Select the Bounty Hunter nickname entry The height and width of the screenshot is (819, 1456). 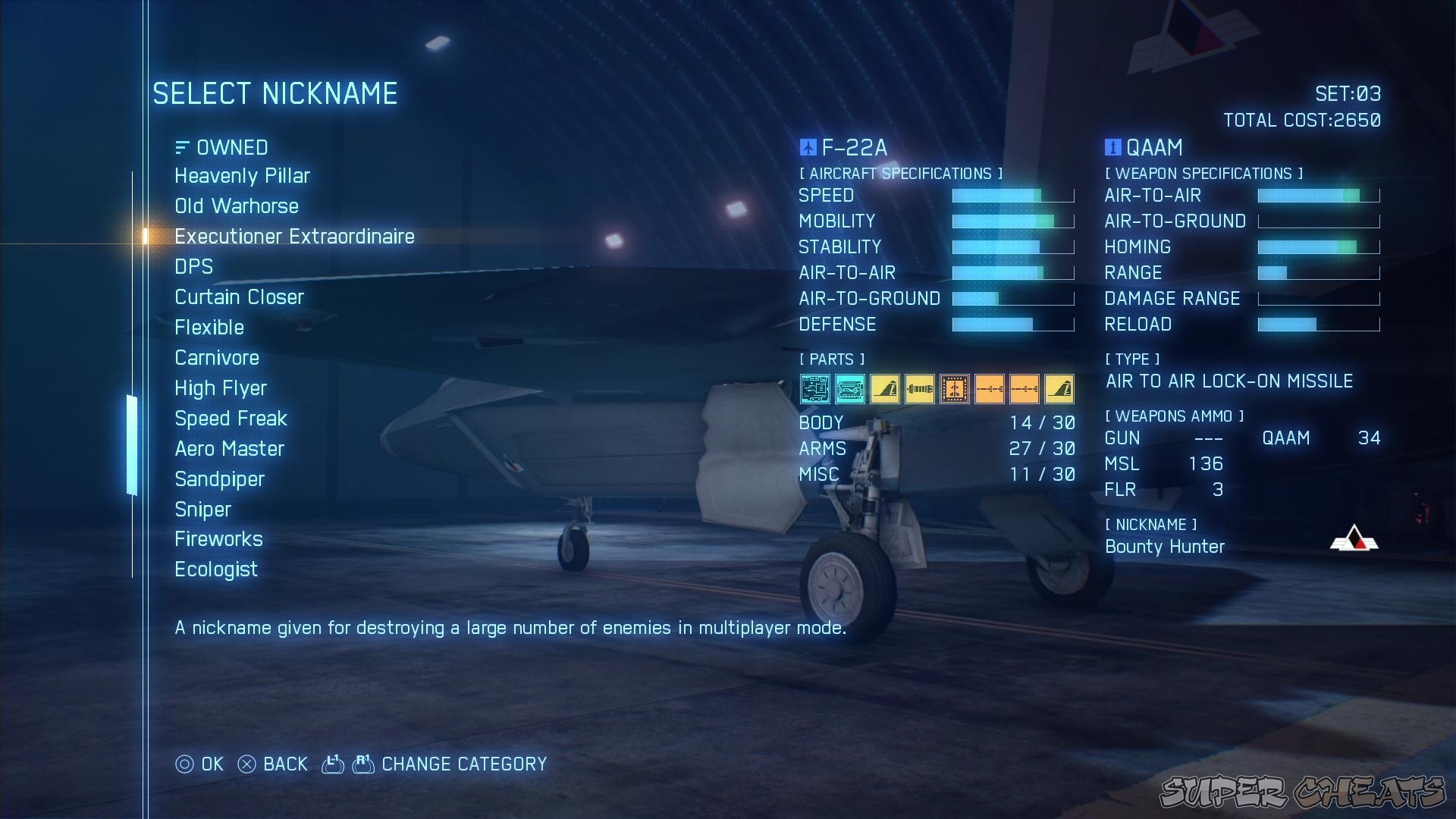click(1165, 547)
